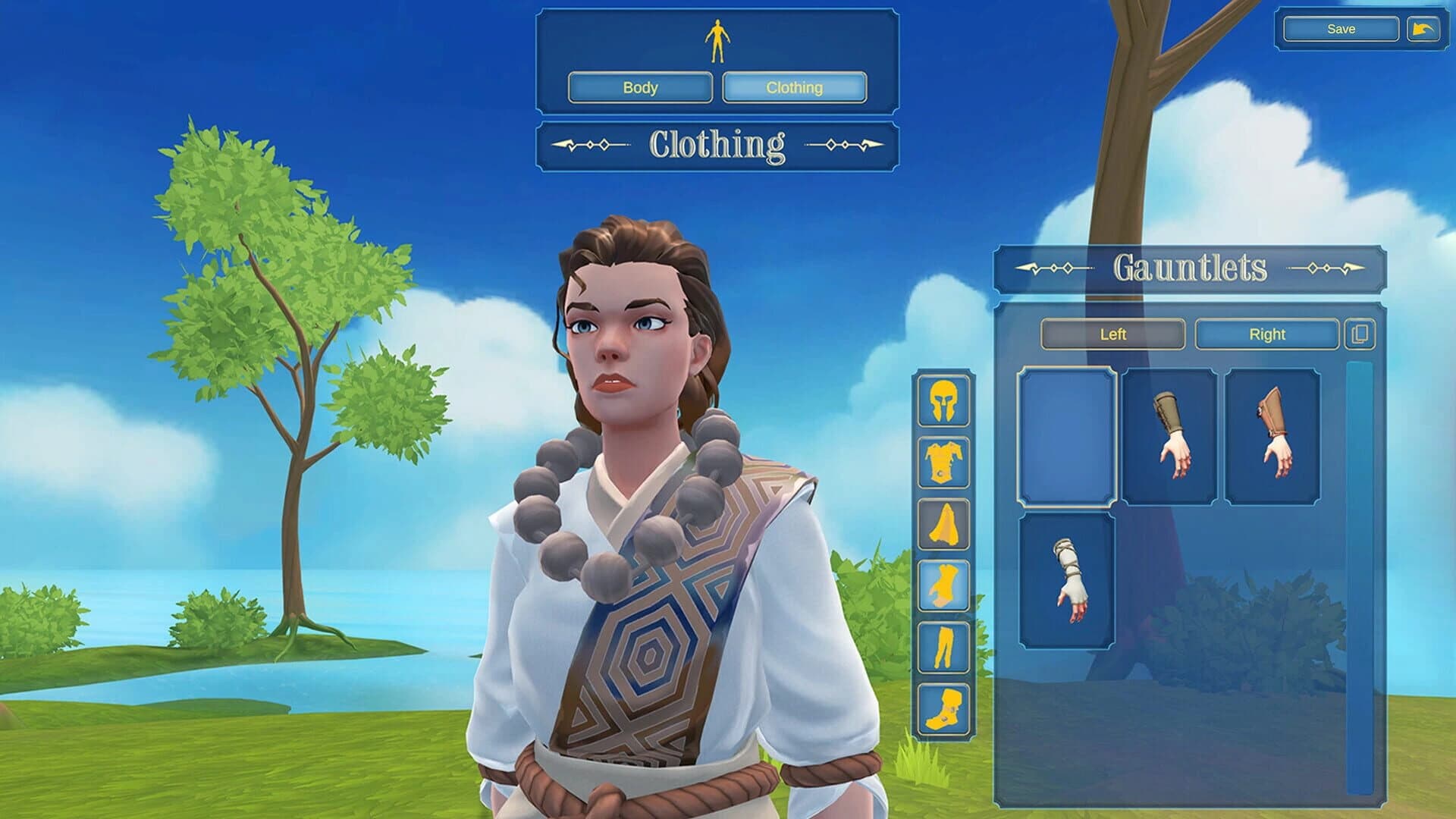This screenshot has height=819, width=1456.
Task: Choose the Left gauntlet tab
Action: [x=1112, y=334]
